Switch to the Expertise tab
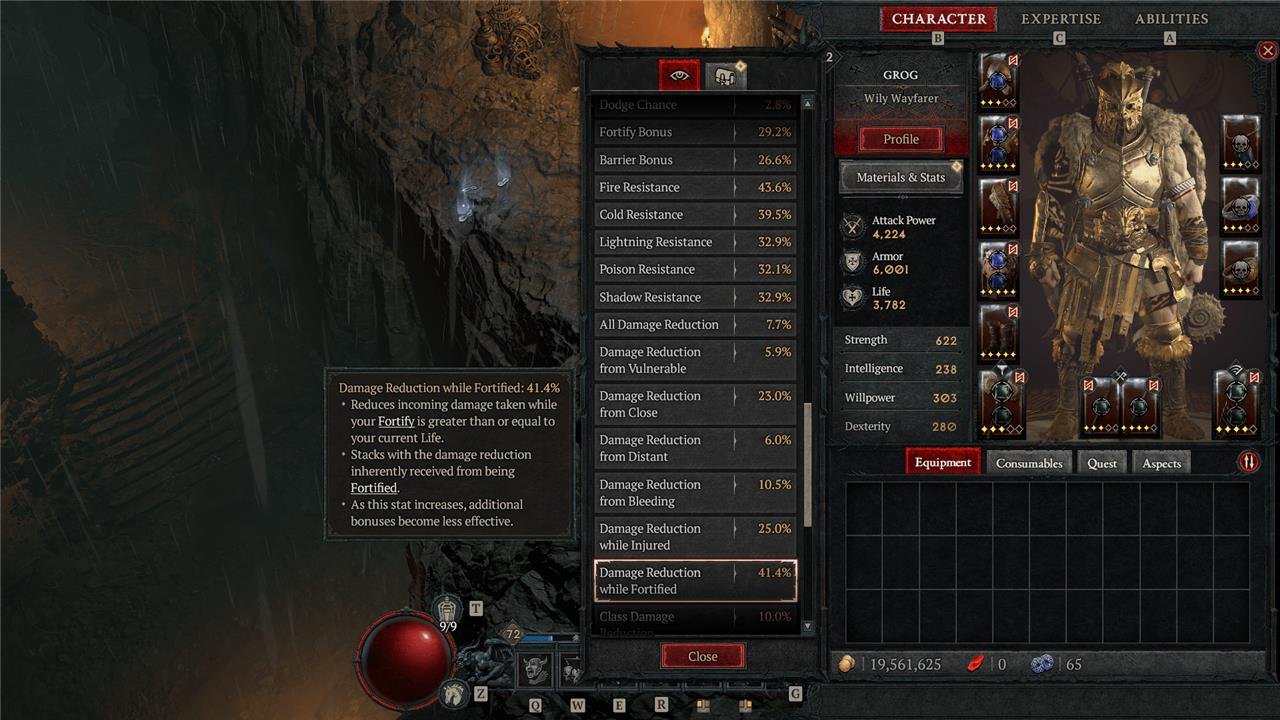 click(x=1060, y=19)
